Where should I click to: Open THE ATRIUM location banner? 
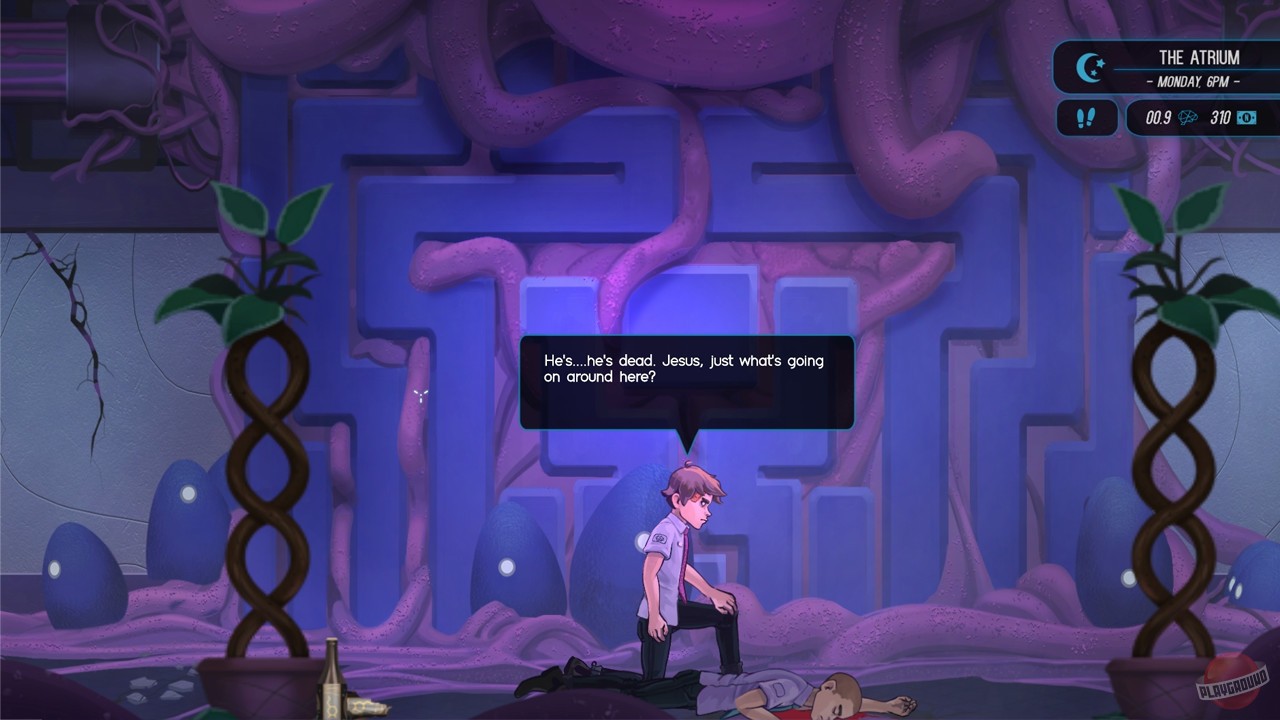click(x=1197, y=57)
